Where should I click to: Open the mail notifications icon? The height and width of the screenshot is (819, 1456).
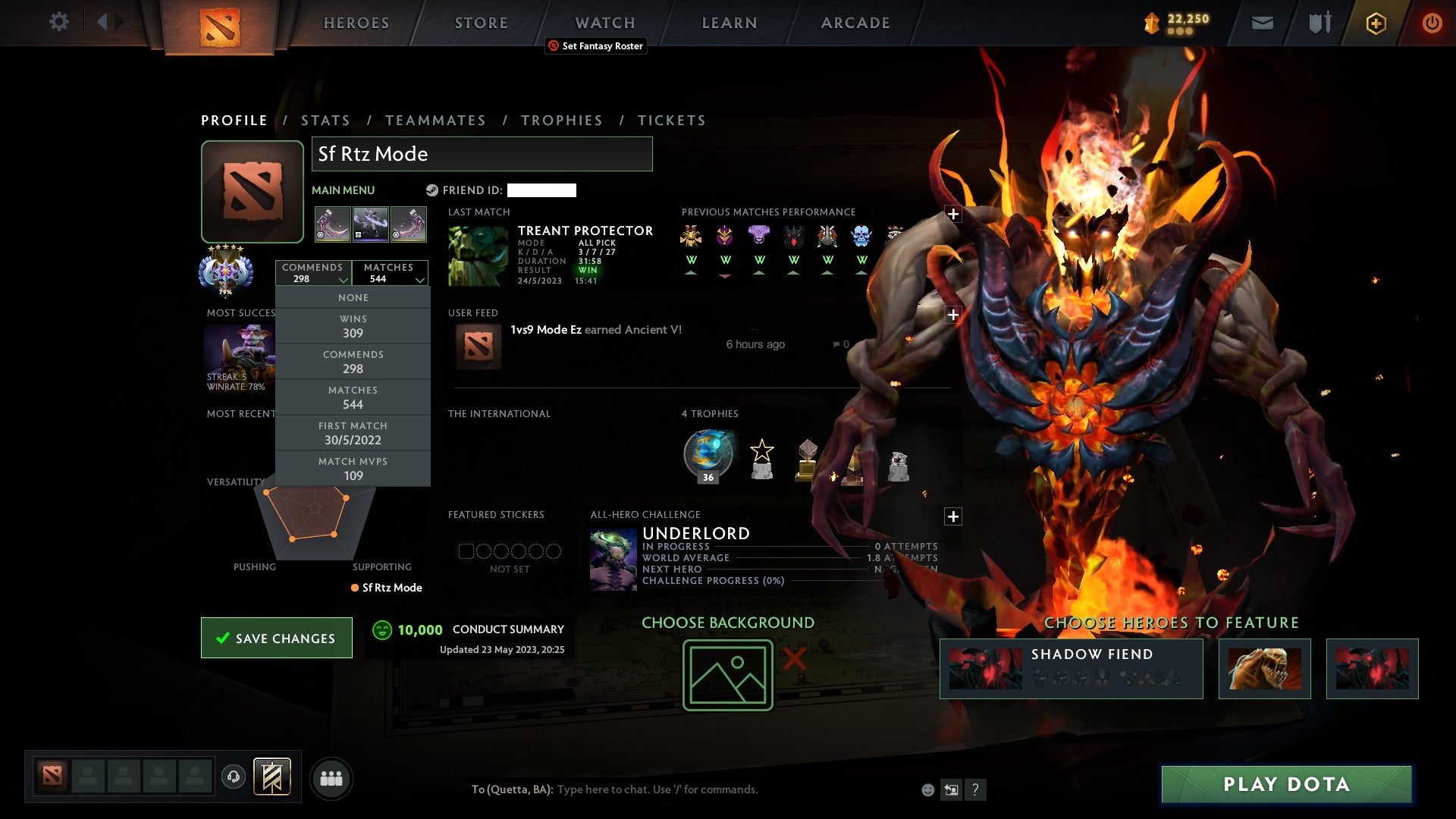(1261, 23)
